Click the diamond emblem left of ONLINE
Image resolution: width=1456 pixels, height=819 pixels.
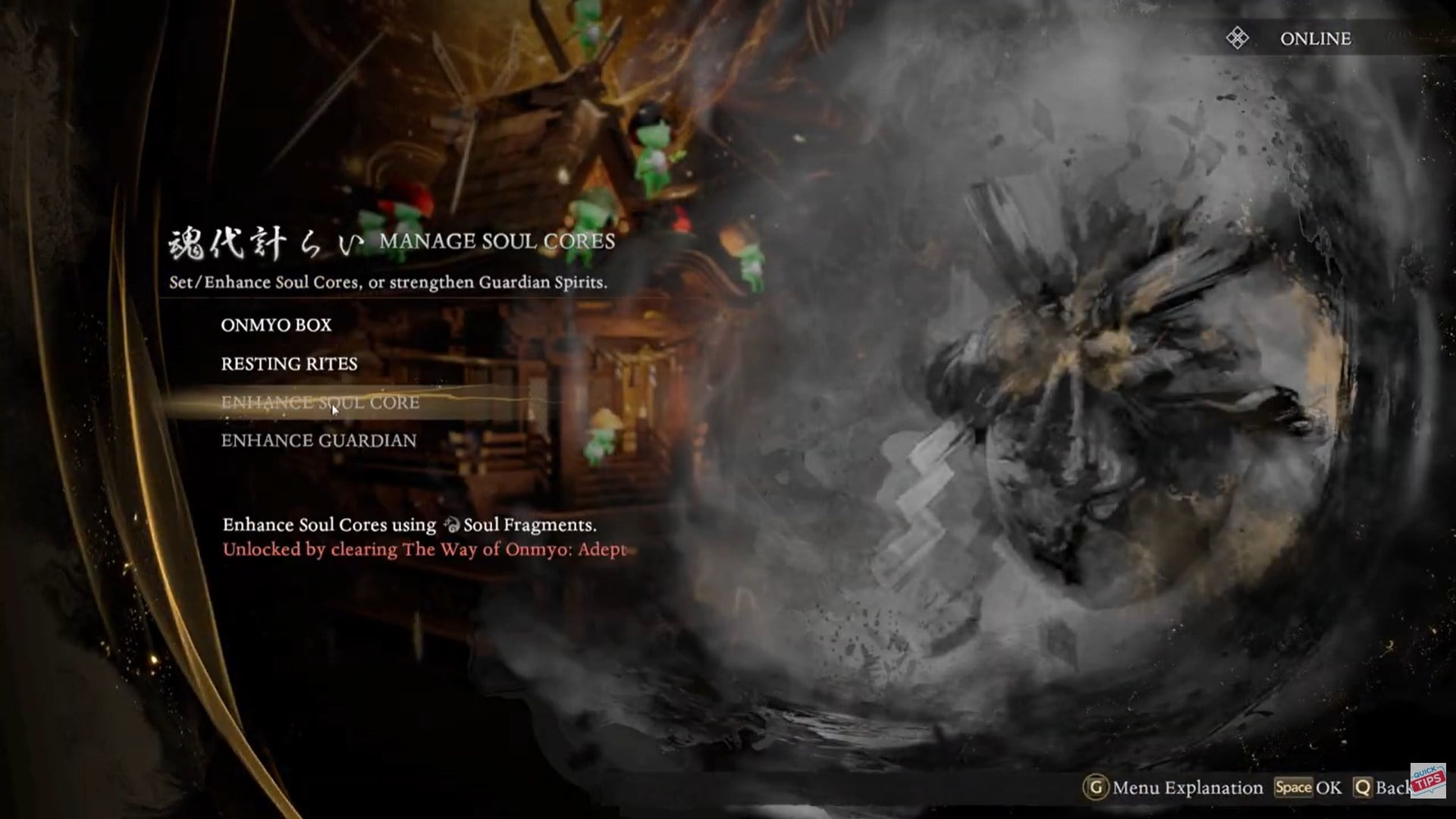(1235, 38)
